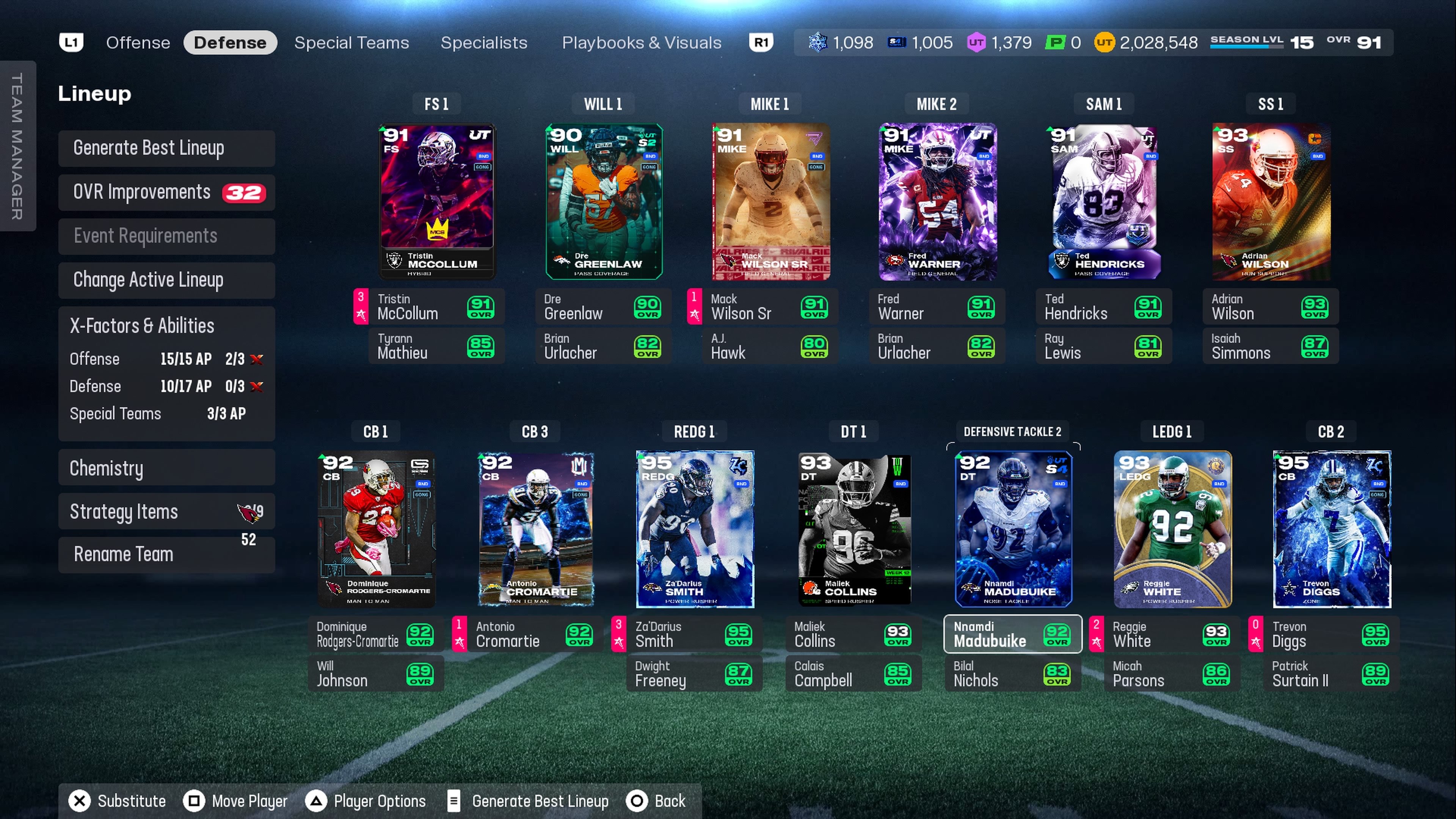Choose Za'Darius Smith REDG card
The width and height of the screenshot is (1456, 819).
tap(695, 529)
